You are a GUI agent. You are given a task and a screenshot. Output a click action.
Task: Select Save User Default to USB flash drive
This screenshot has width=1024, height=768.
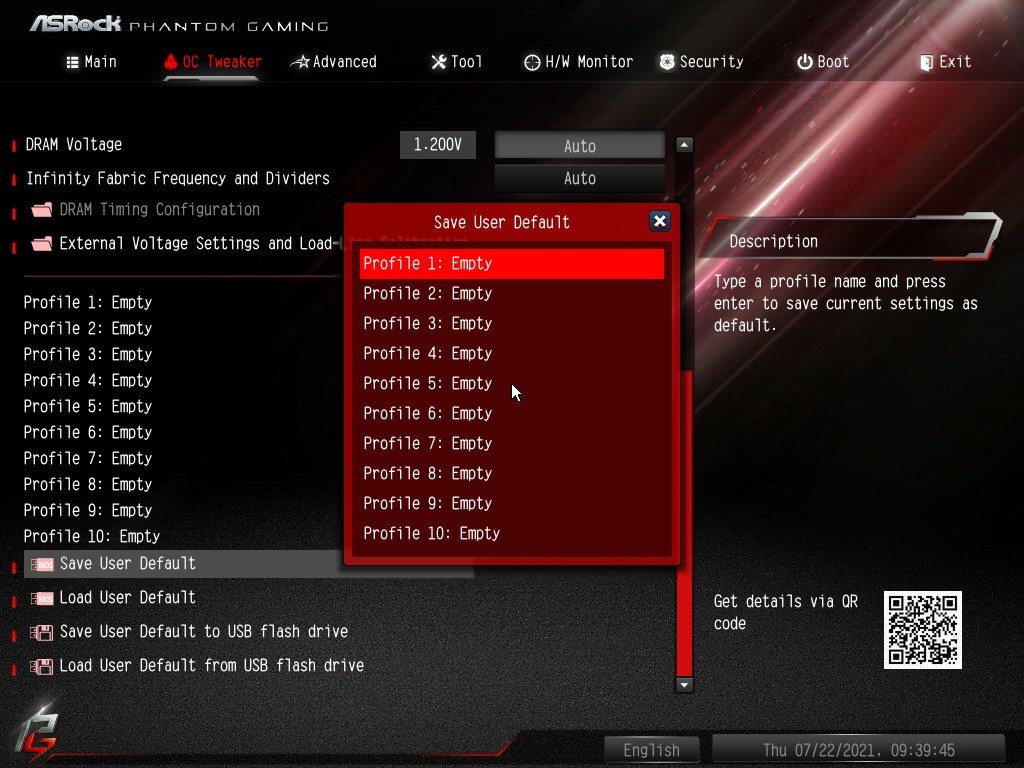coord(203,632)
